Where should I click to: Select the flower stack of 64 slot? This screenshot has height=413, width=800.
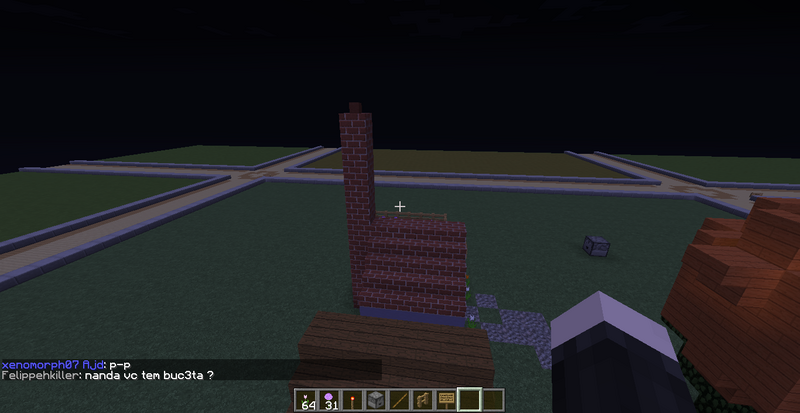307,400
